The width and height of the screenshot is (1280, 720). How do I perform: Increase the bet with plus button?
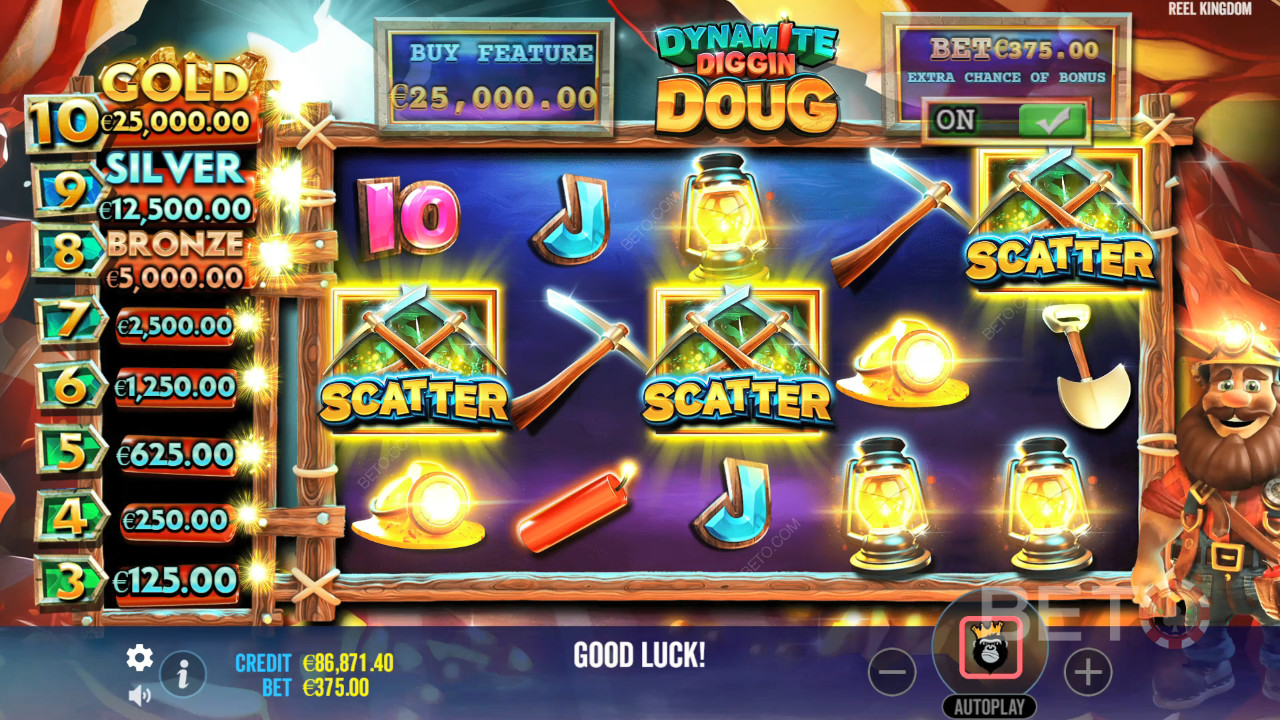tap(1088, 673)
